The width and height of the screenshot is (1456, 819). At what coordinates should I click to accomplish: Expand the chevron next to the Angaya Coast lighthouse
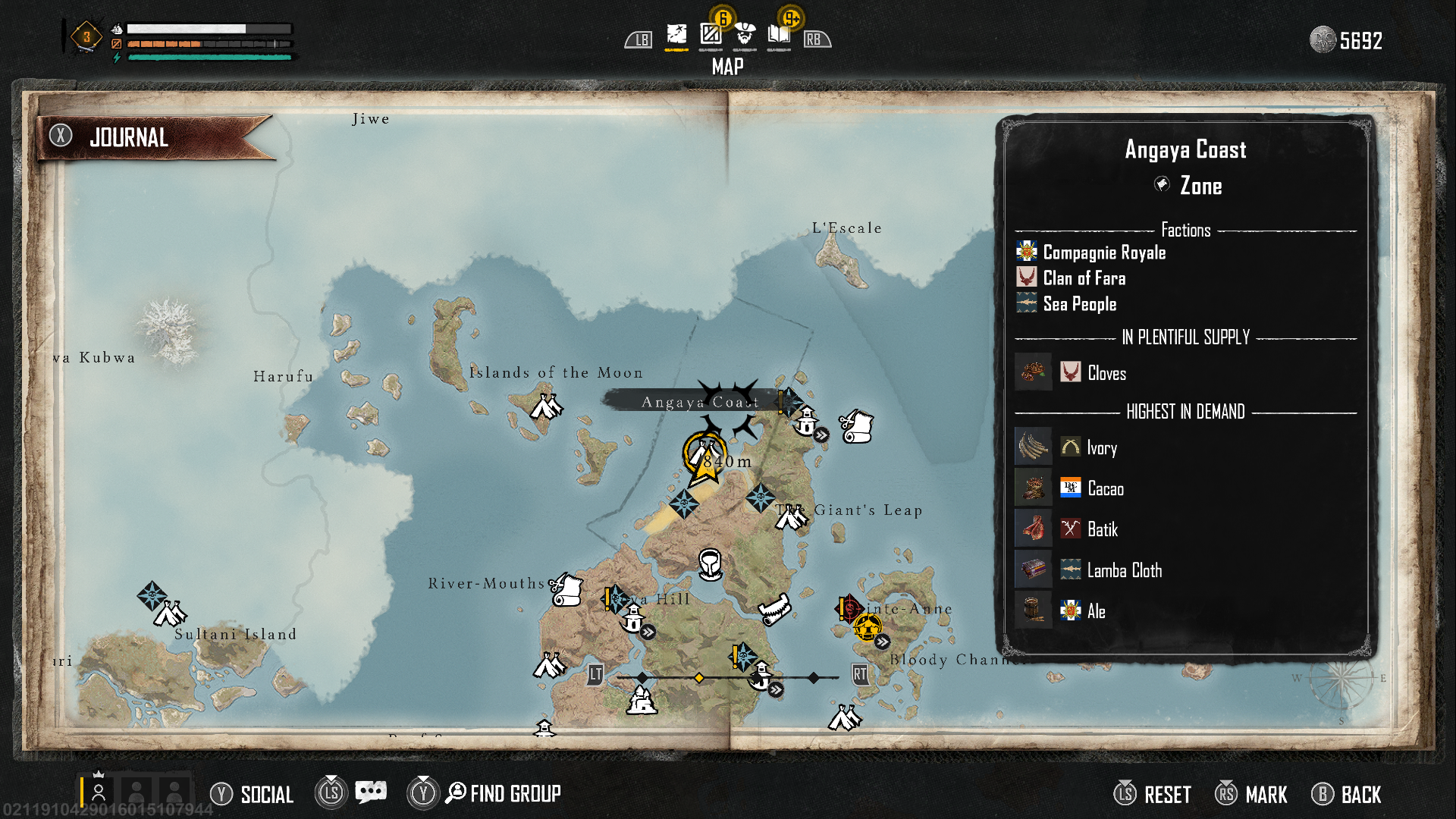821,436
